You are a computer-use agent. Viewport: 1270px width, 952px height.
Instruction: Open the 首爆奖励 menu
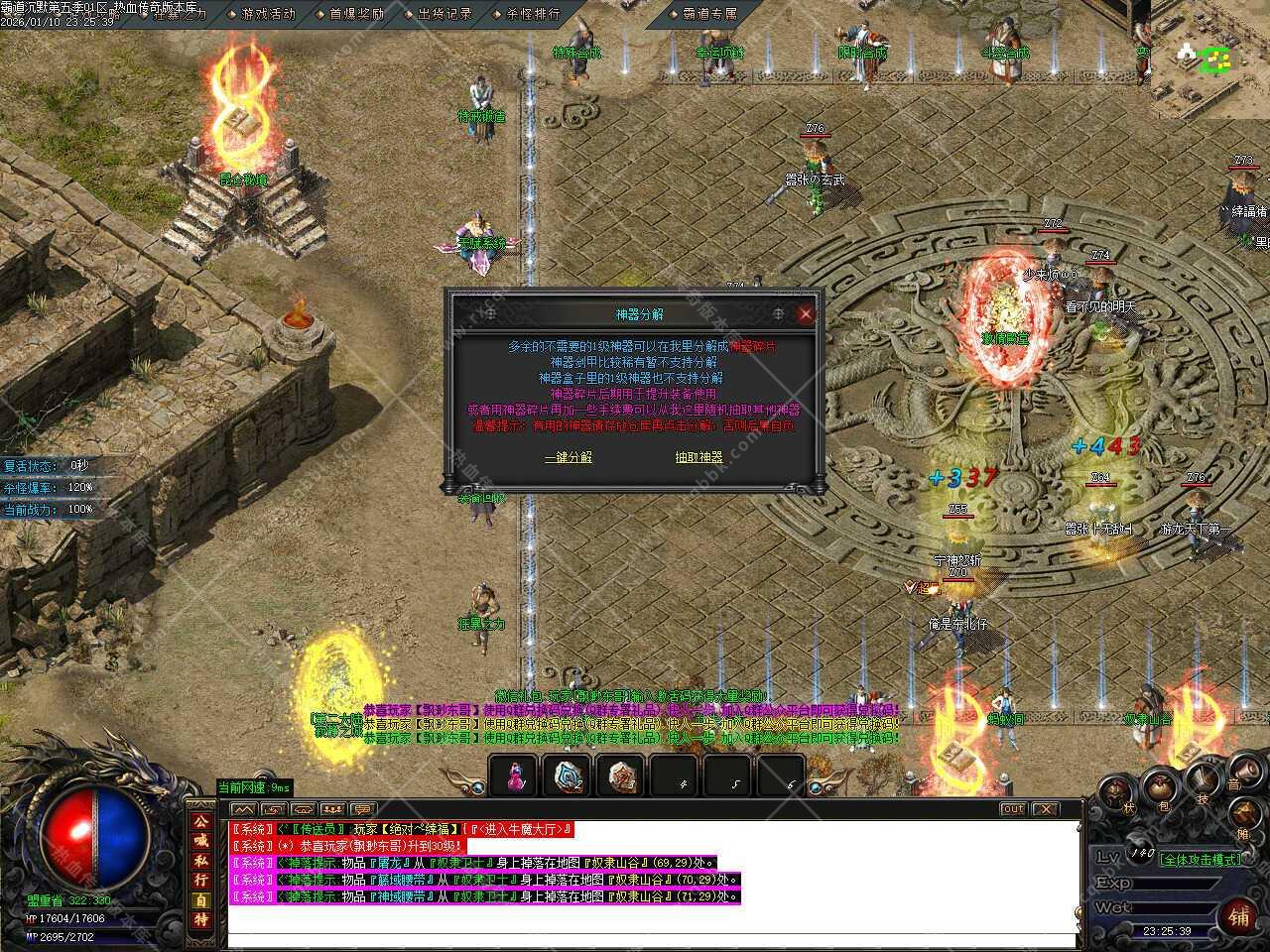pyautogui.click(x=356, y=14)
